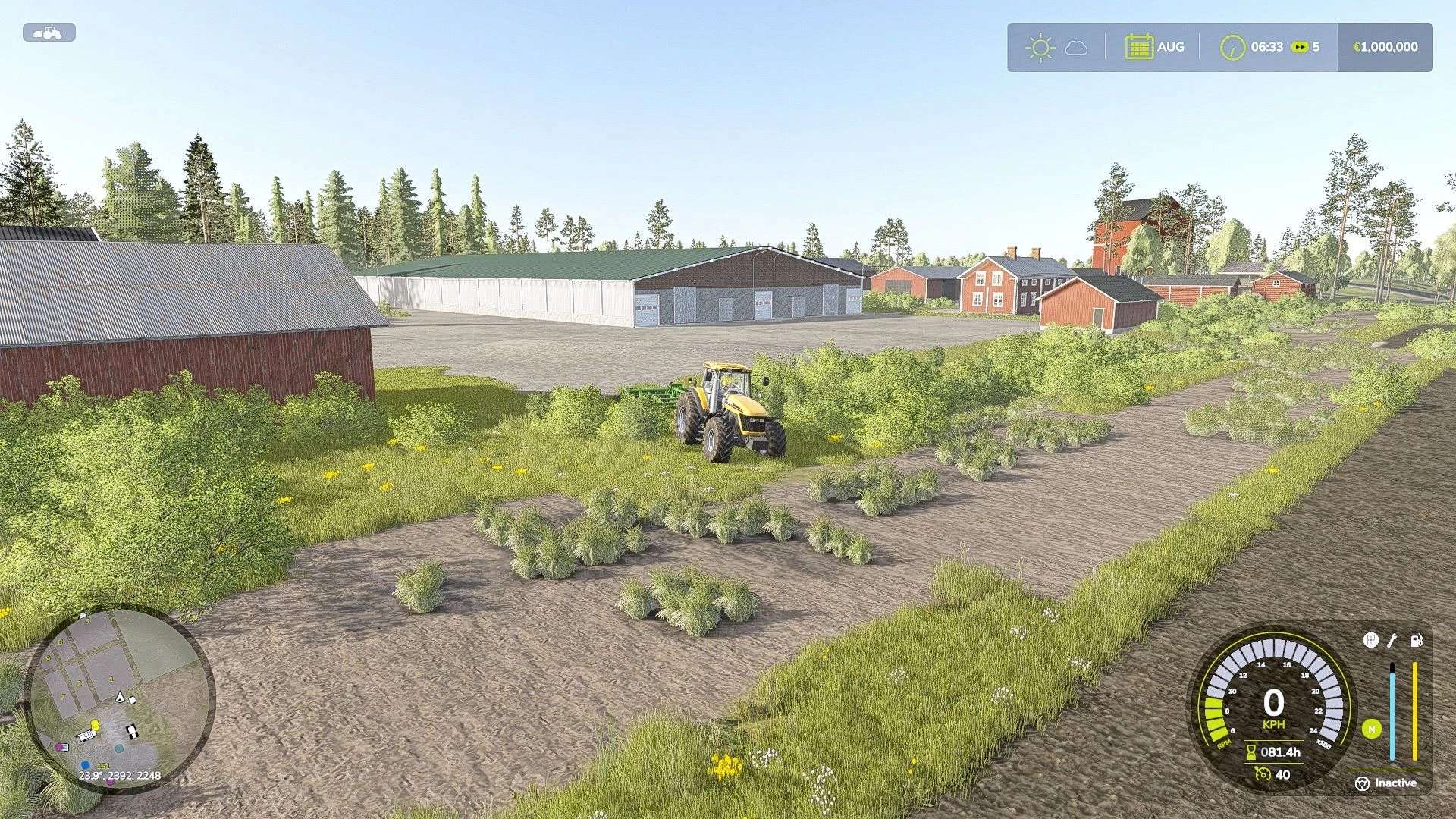This screenshot has width=1456, height=819.
Task: Click the wrench vehicle damage icon
Action: (x=1392, y=641)
